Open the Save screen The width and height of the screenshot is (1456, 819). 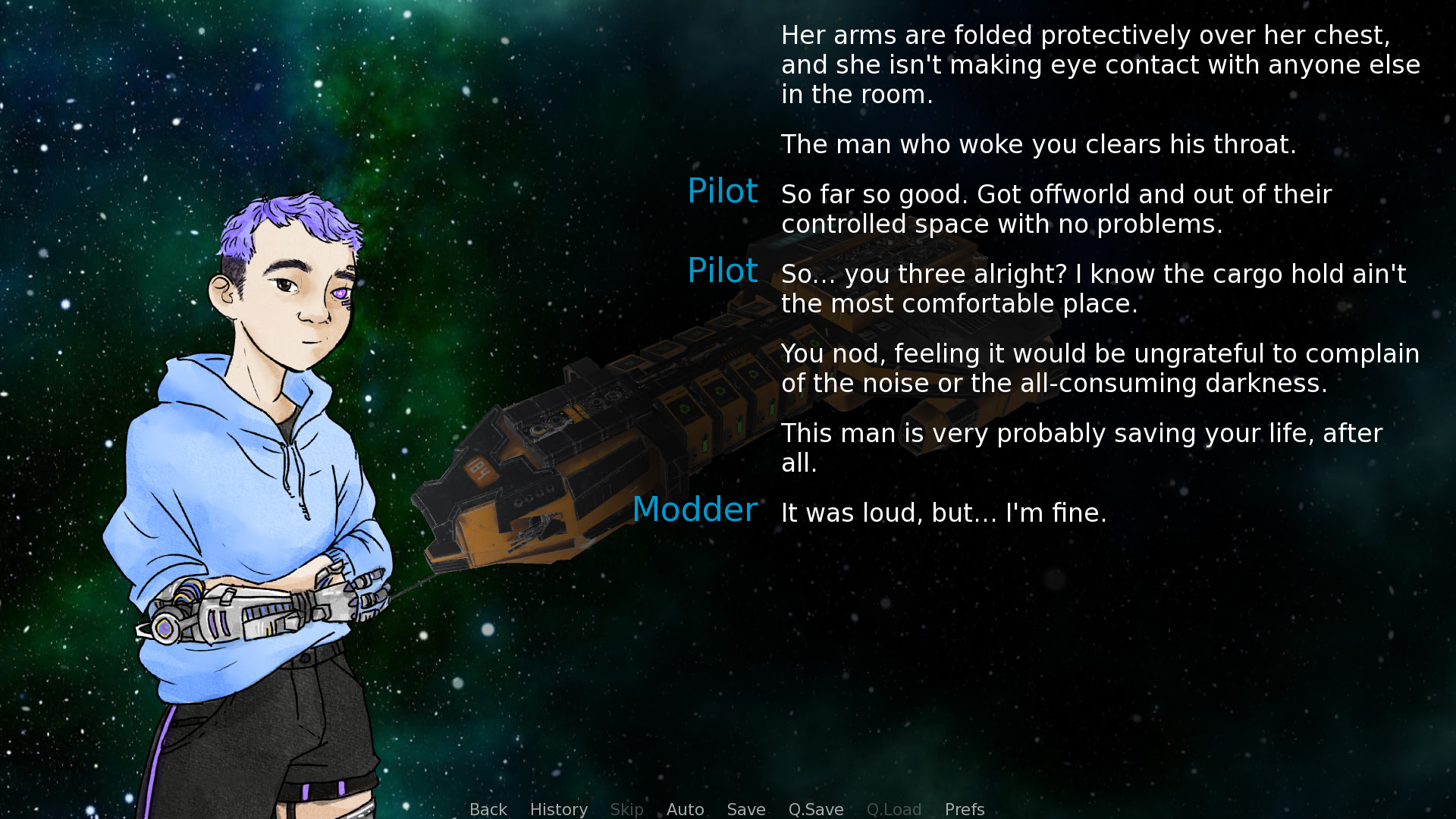(x=745, y=809)
